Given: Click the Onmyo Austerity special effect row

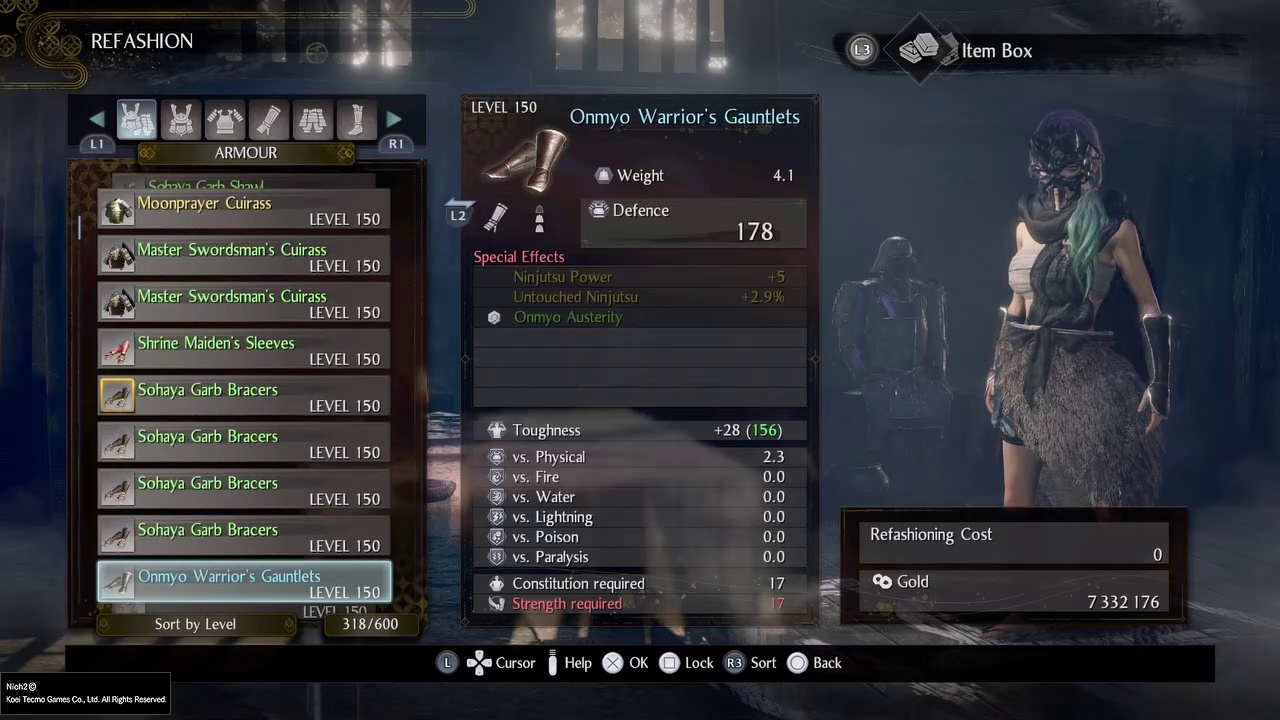Looking at the screenshot, I should click(640, 317).
